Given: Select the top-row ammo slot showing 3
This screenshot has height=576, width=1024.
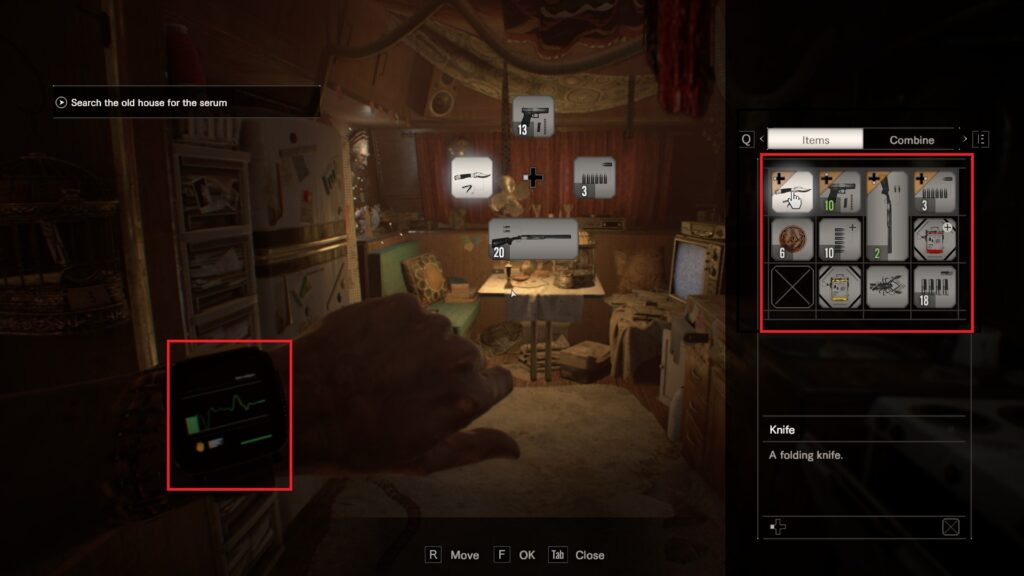Looking at the screenshot, I should point(935,192).
